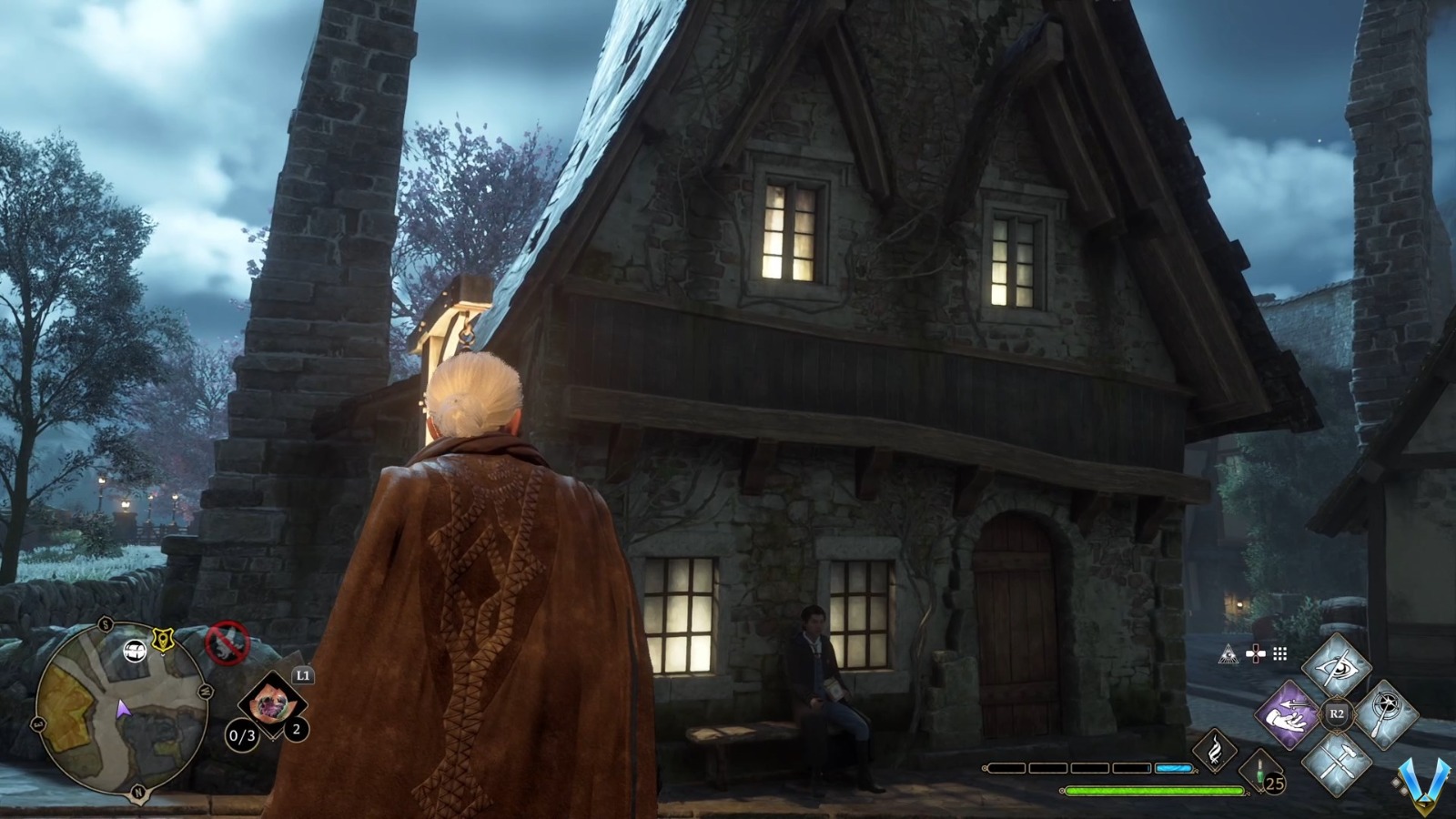1456x819 pixels.
Task: Click the purple player arrow on the minimap
Action: (x=125, y=710)
